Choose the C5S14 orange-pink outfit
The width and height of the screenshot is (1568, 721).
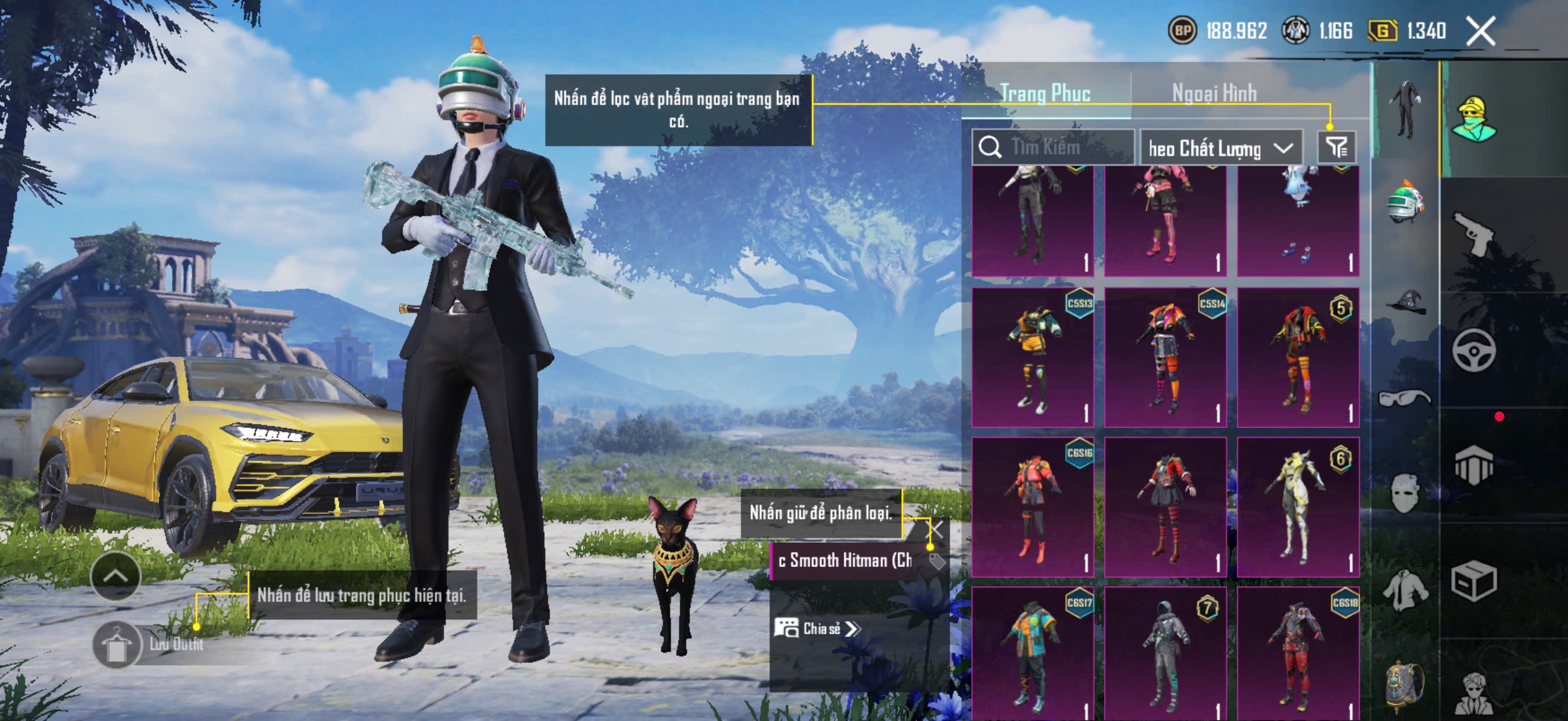(1165, 357)
